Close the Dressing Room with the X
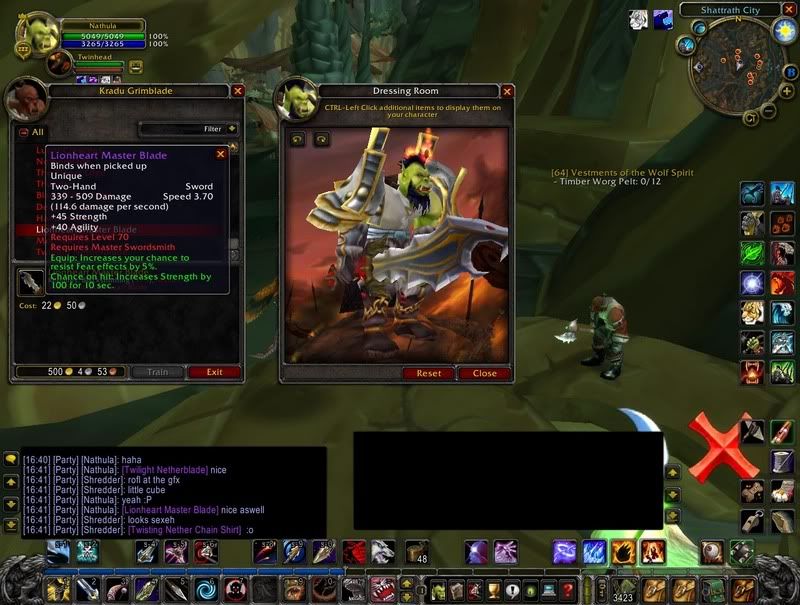 [505, 90]
